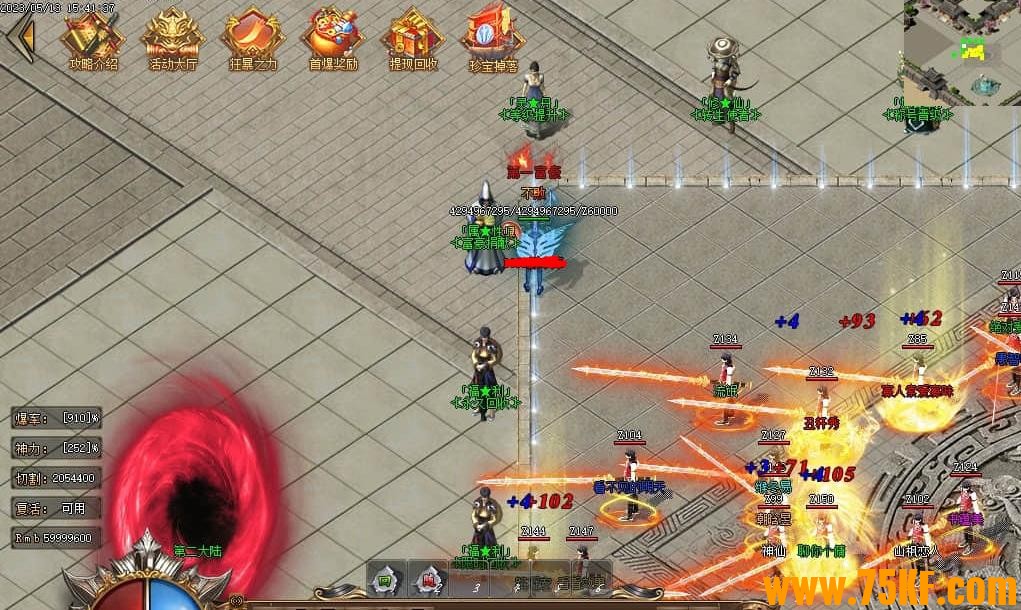Click the minimap in the corner
The height and width of the screenshot is (610, 1021).
point(961,52)
